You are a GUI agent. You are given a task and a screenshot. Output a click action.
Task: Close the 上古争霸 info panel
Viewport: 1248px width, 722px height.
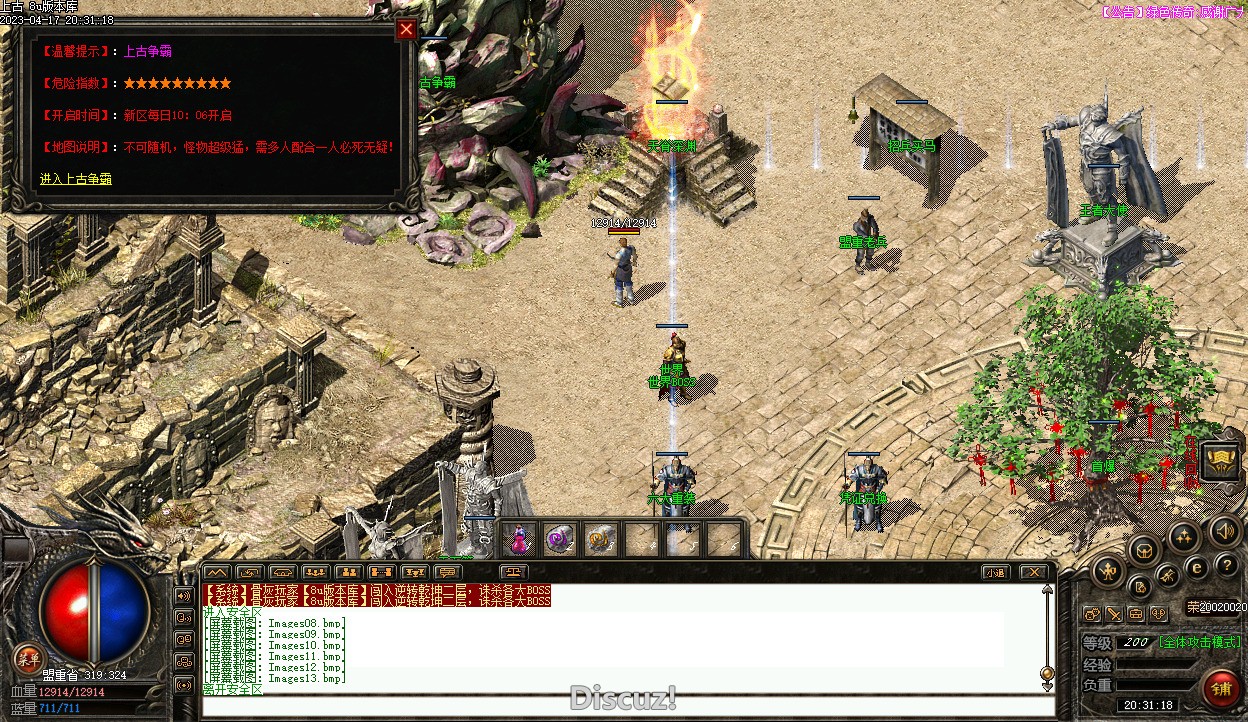[x=406, y=30]
